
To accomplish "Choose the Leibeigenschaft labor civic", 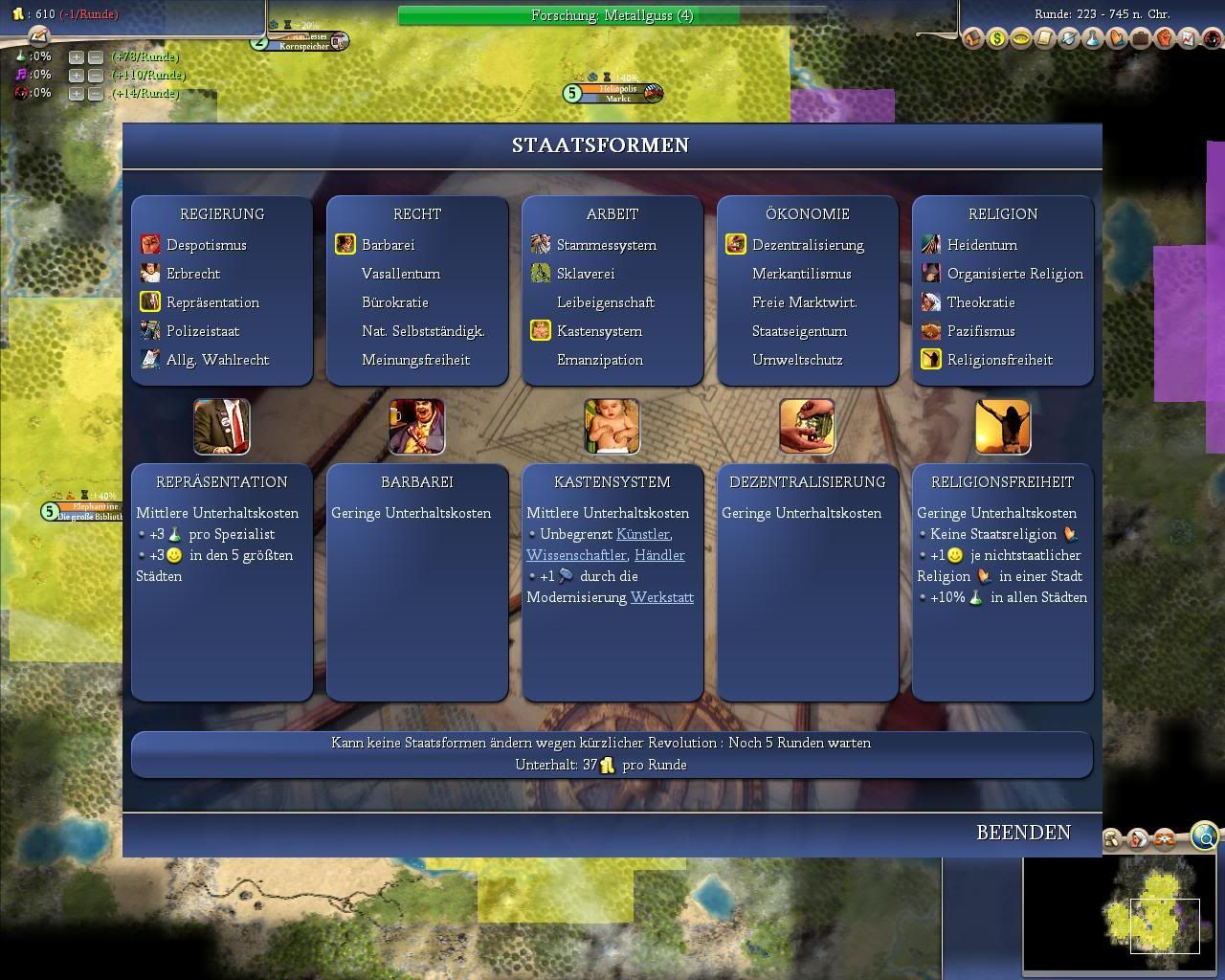I will (x=605, y=302).
